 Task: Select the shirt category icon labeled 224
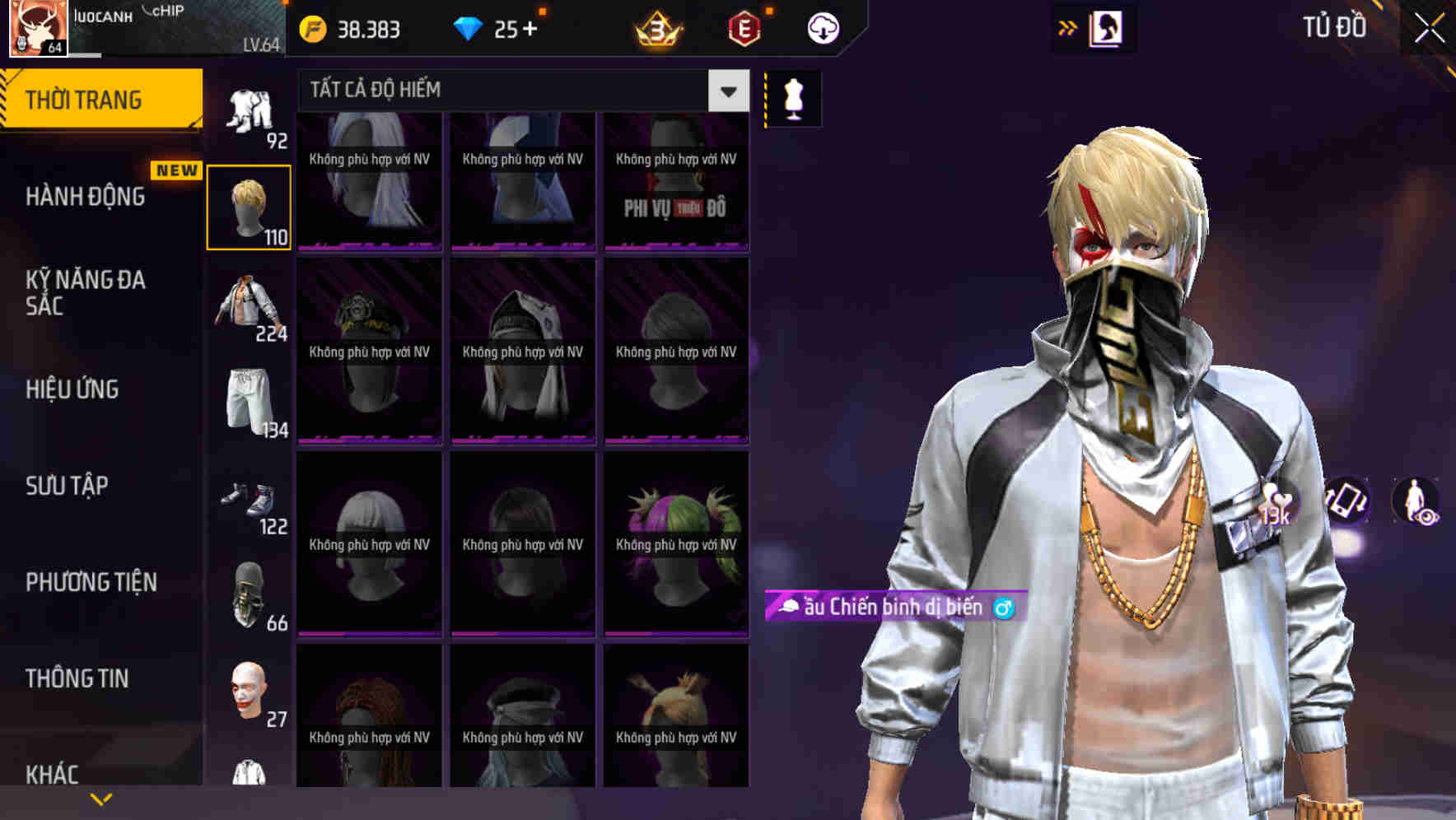tap(250, 309)
